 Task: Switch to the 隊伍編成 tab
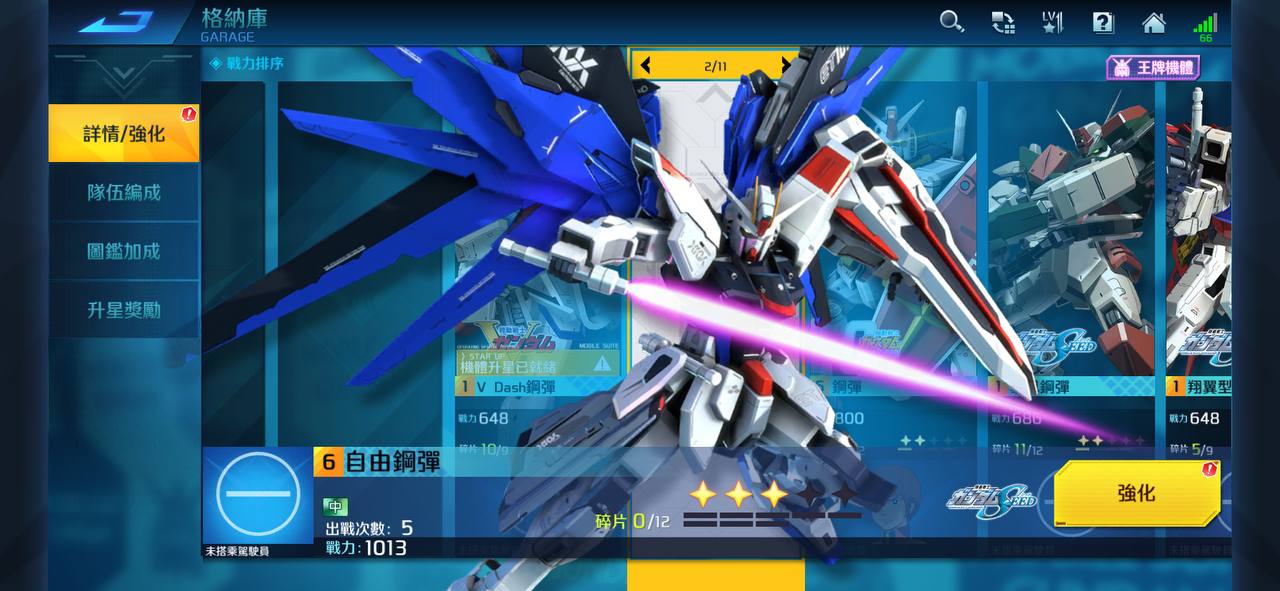[x=124, y=192]
